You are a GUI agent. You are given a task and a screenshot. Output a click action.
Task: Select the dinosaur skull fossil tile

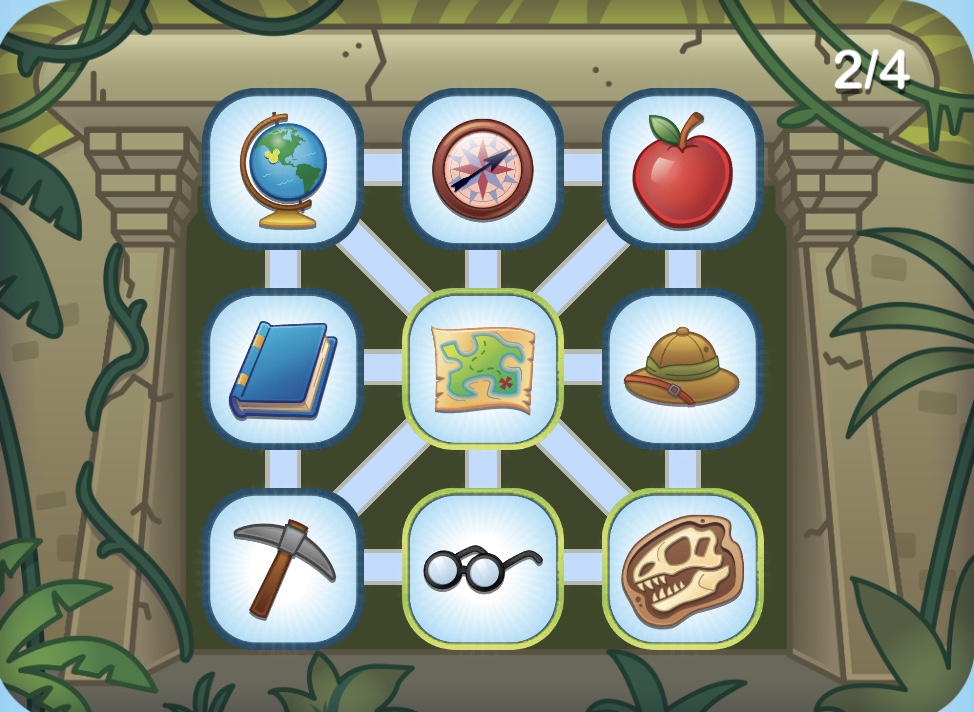[x=683, y=568]
